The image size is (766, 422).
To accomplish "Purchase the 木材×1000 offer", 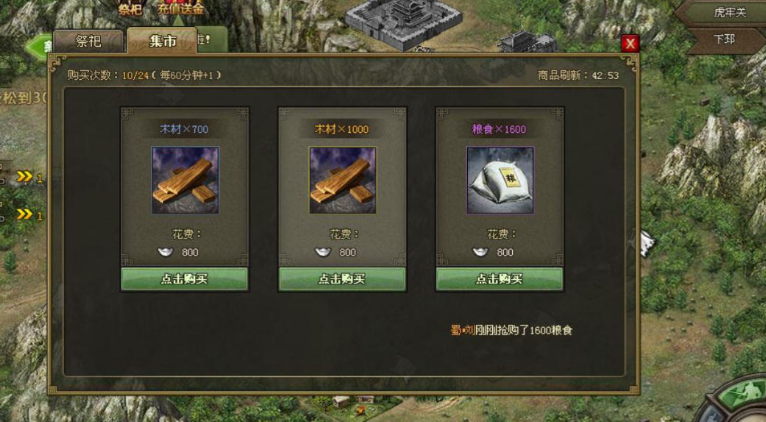I will [x=342, y=279].
